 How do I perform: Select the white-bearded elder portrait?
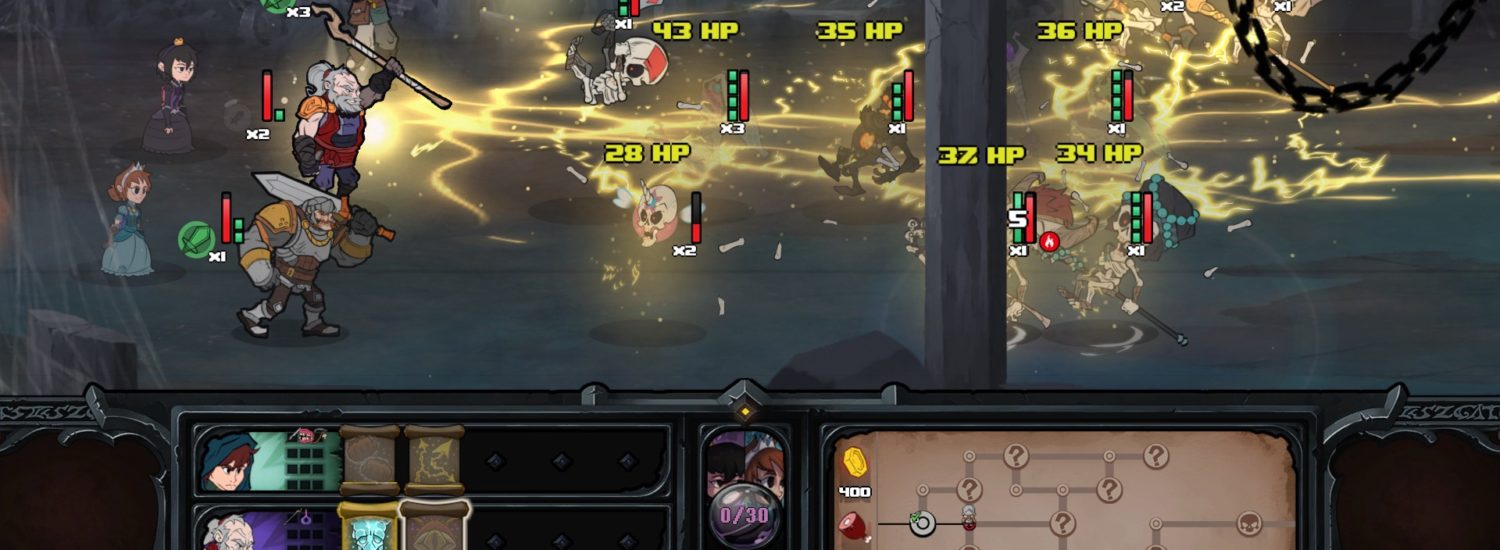224,530
